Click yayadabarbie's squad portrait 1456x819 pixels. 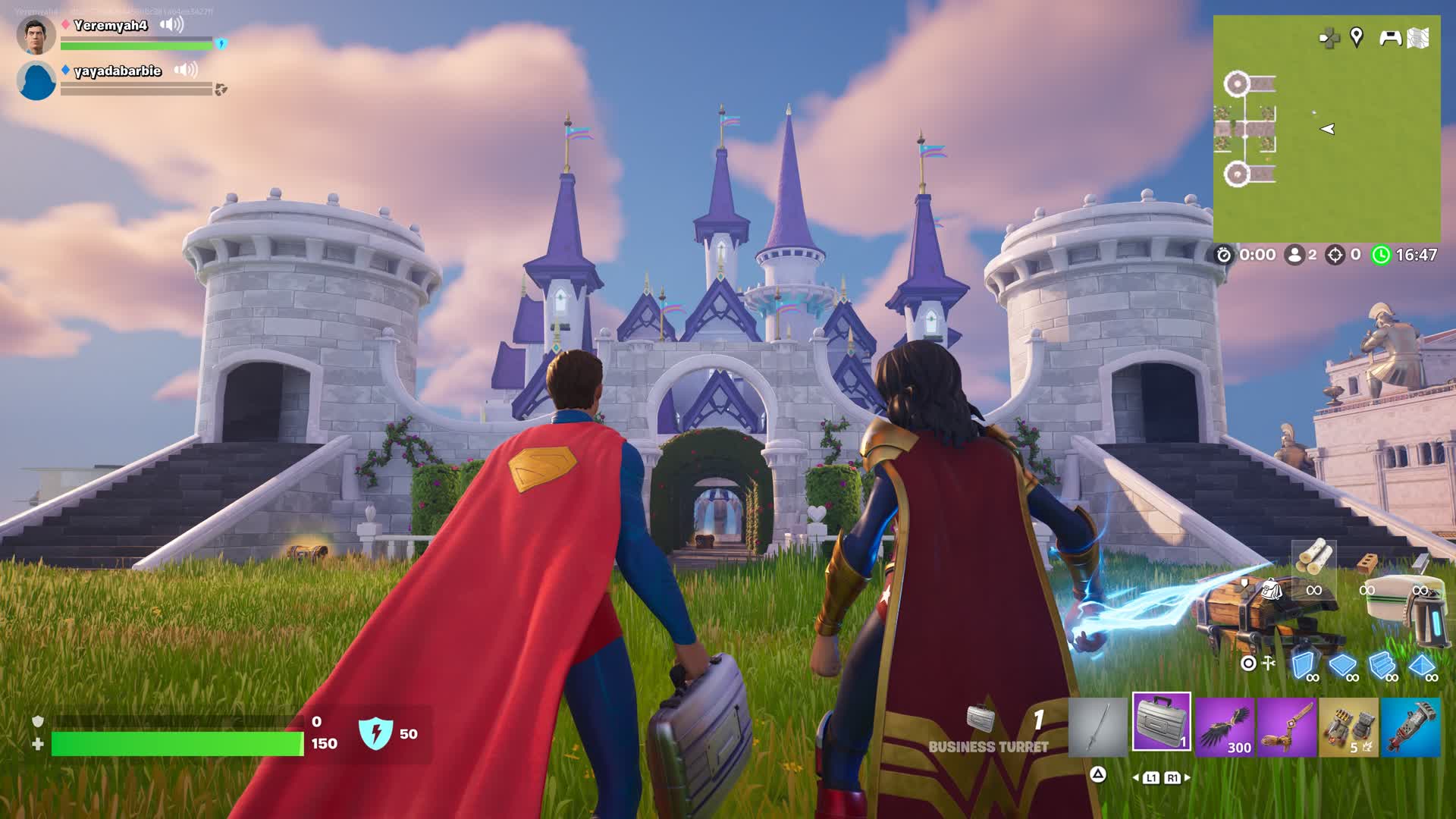(36, 81)
